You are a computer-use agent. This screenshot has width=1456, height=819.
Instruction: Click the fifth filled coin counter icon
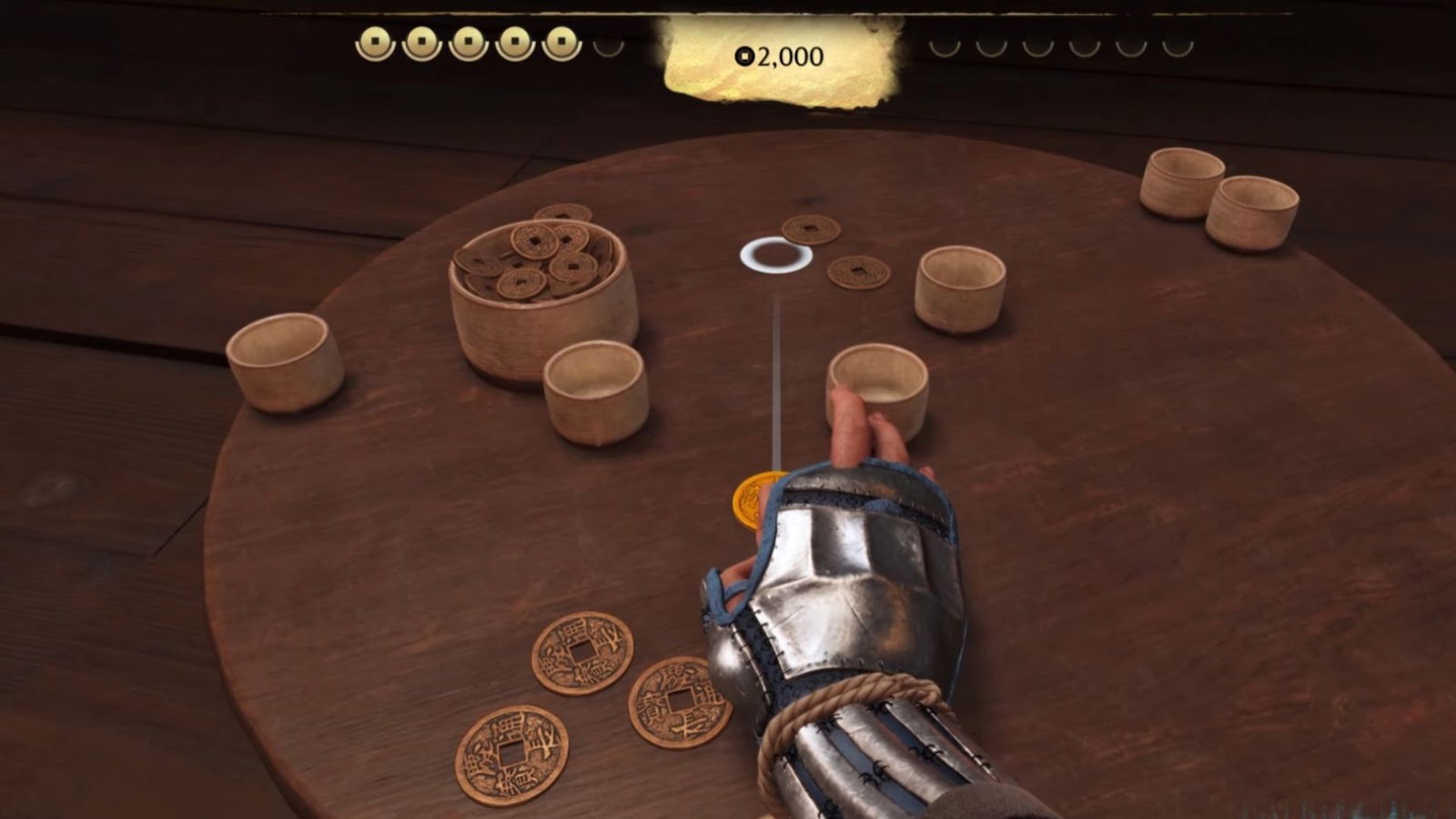561,41
